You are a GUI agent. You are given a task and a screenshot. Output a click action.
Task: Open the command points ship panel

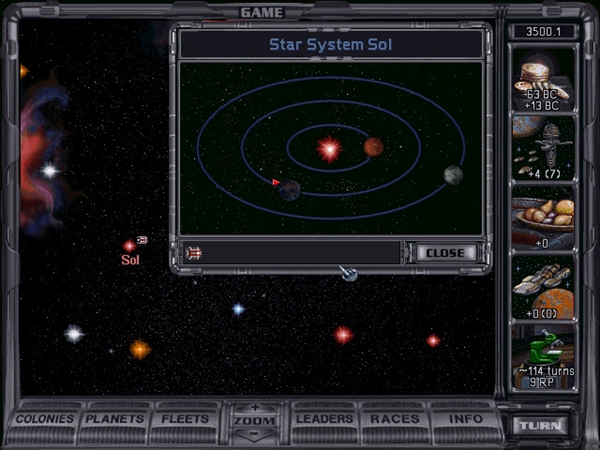544,148
